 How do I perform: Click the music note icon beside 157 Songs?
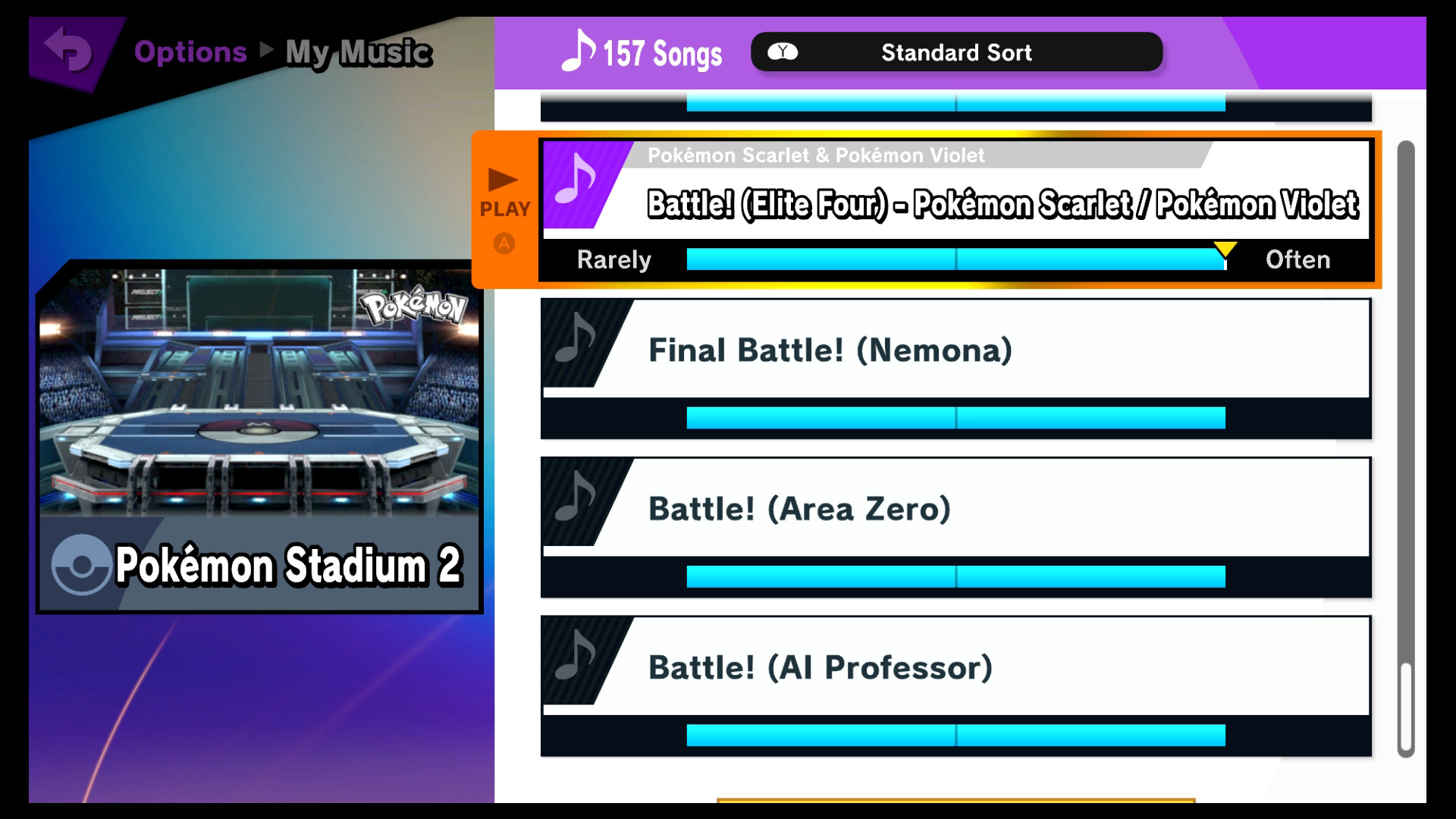[577, 52]
